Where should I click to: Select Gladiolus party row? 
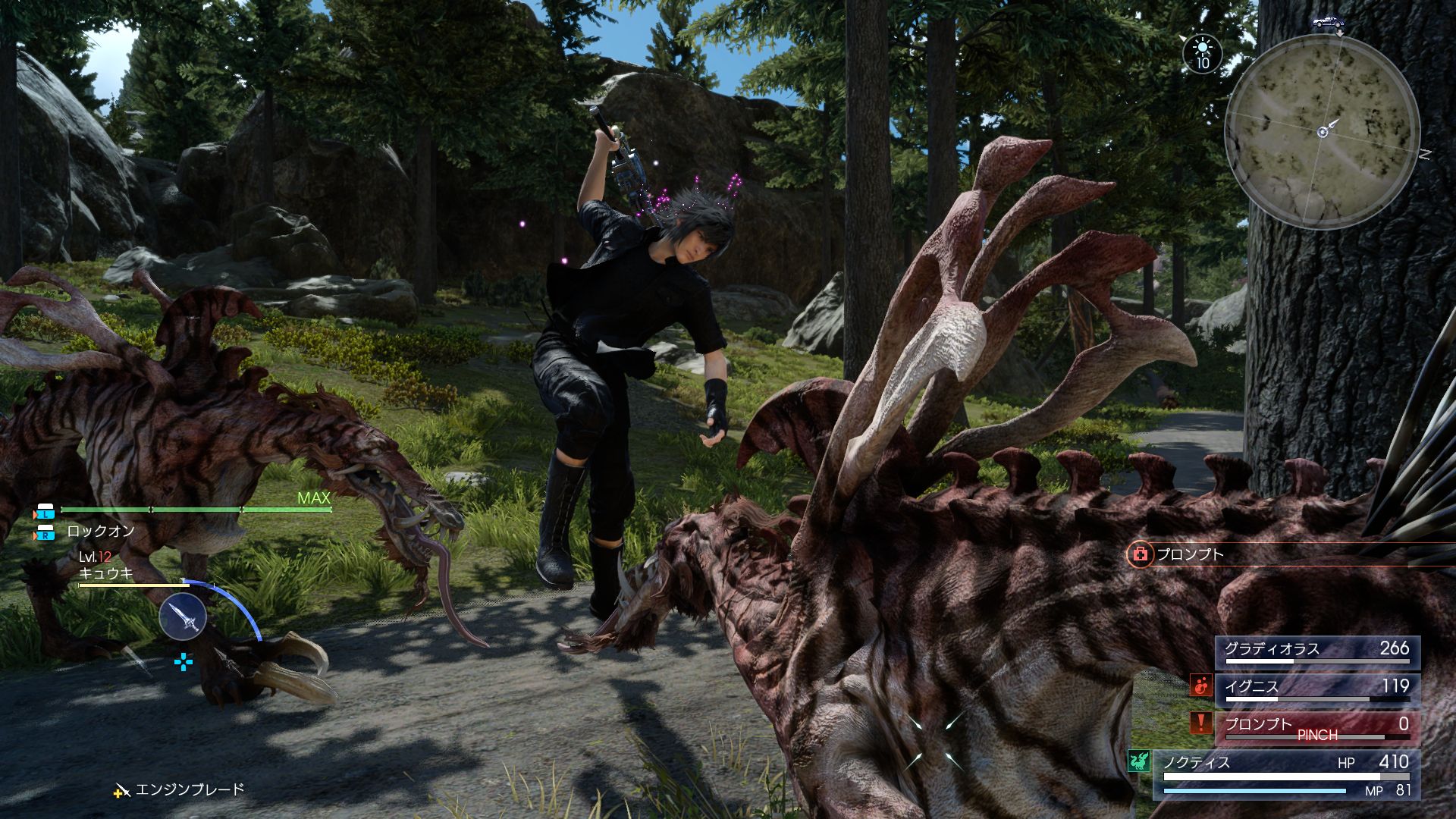1317,651
